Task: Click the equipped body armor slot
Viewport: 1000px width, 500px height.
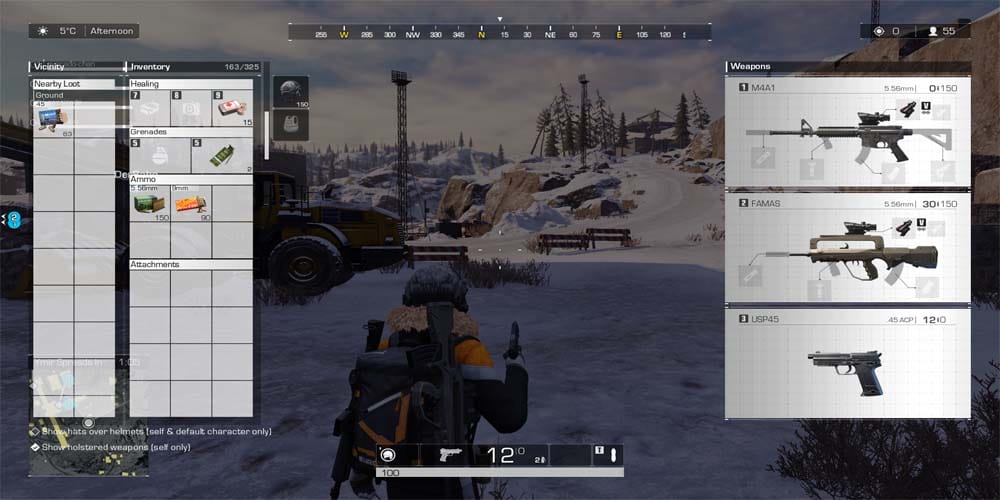Action: tap(290, 124)
